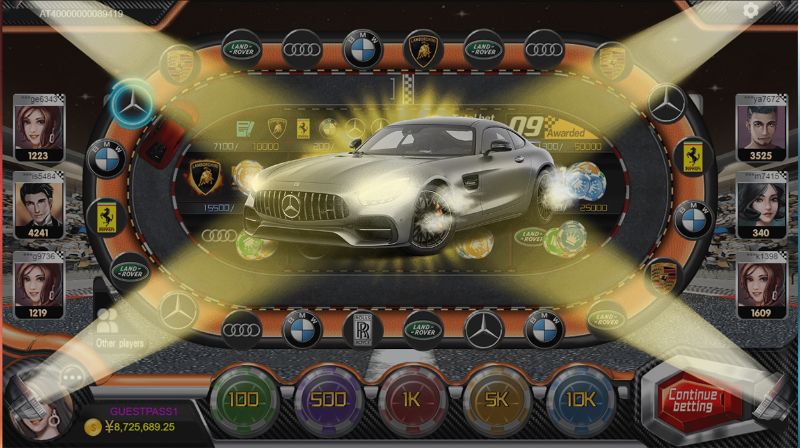Viewport: 800px width, 448px height.
Task: View player with 1609 score avatar
Action: pyautogui.click(x=760, y=283)
